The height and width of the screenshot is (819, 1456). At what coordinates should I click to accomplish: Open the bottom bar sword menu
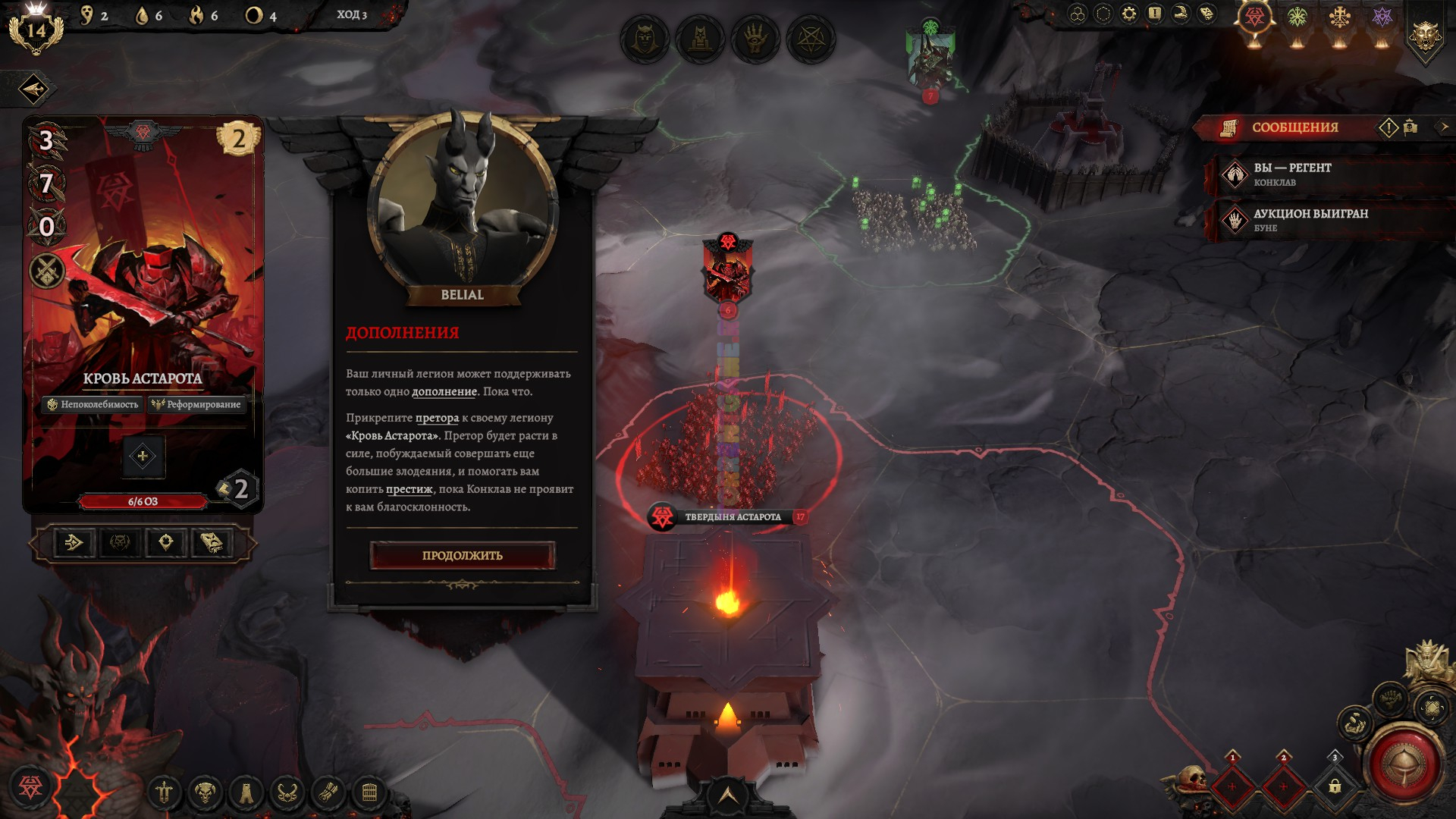tap(164, 793)
